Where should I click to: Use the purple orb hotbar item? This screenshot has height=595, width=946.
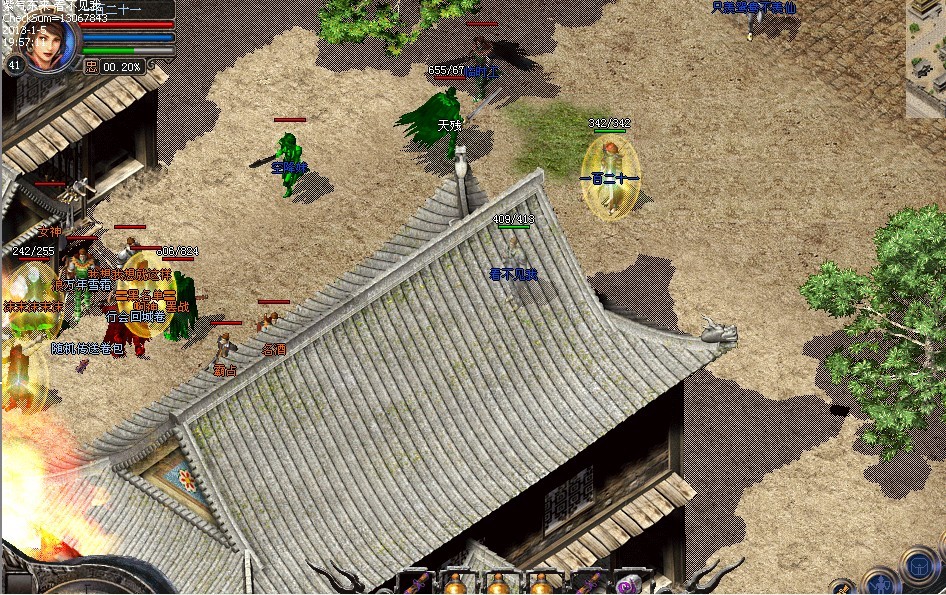tap(628, 584)
